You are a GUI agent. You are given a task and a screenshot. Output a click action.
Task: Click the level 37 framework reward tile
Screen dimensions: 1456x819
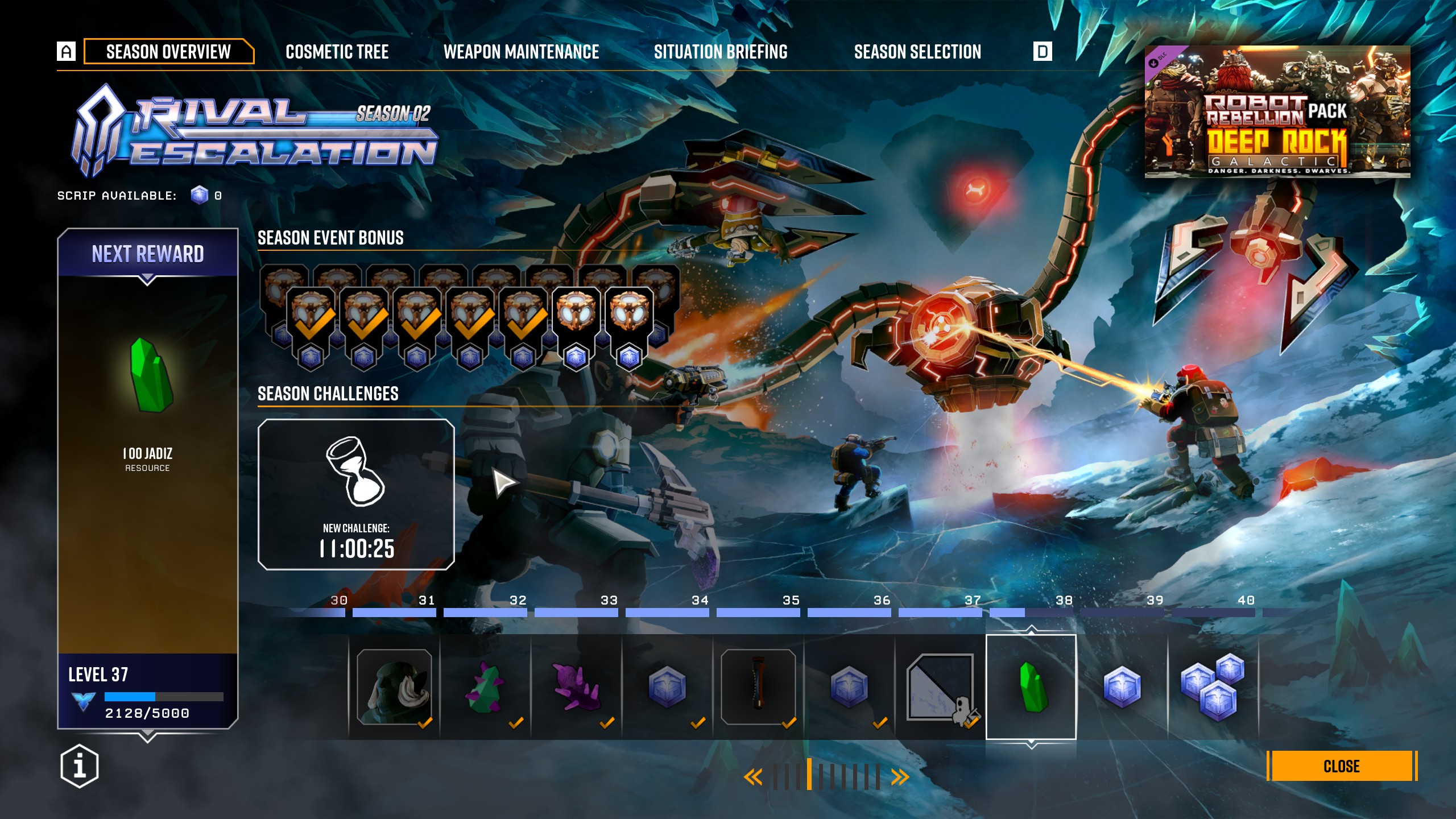pos(940,687)
